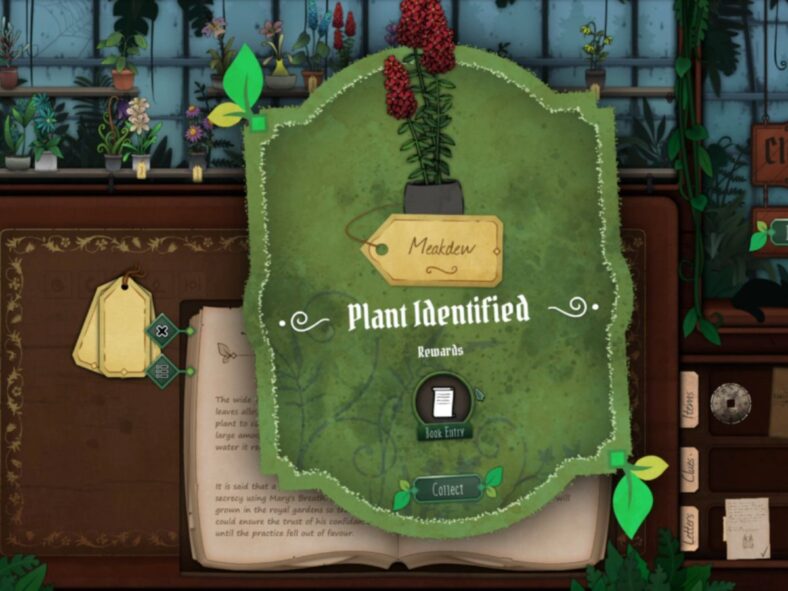The width and height of the screenshot is (788, 591).
Task: Click the X diamond button beside tags
Action: point(162,330)
